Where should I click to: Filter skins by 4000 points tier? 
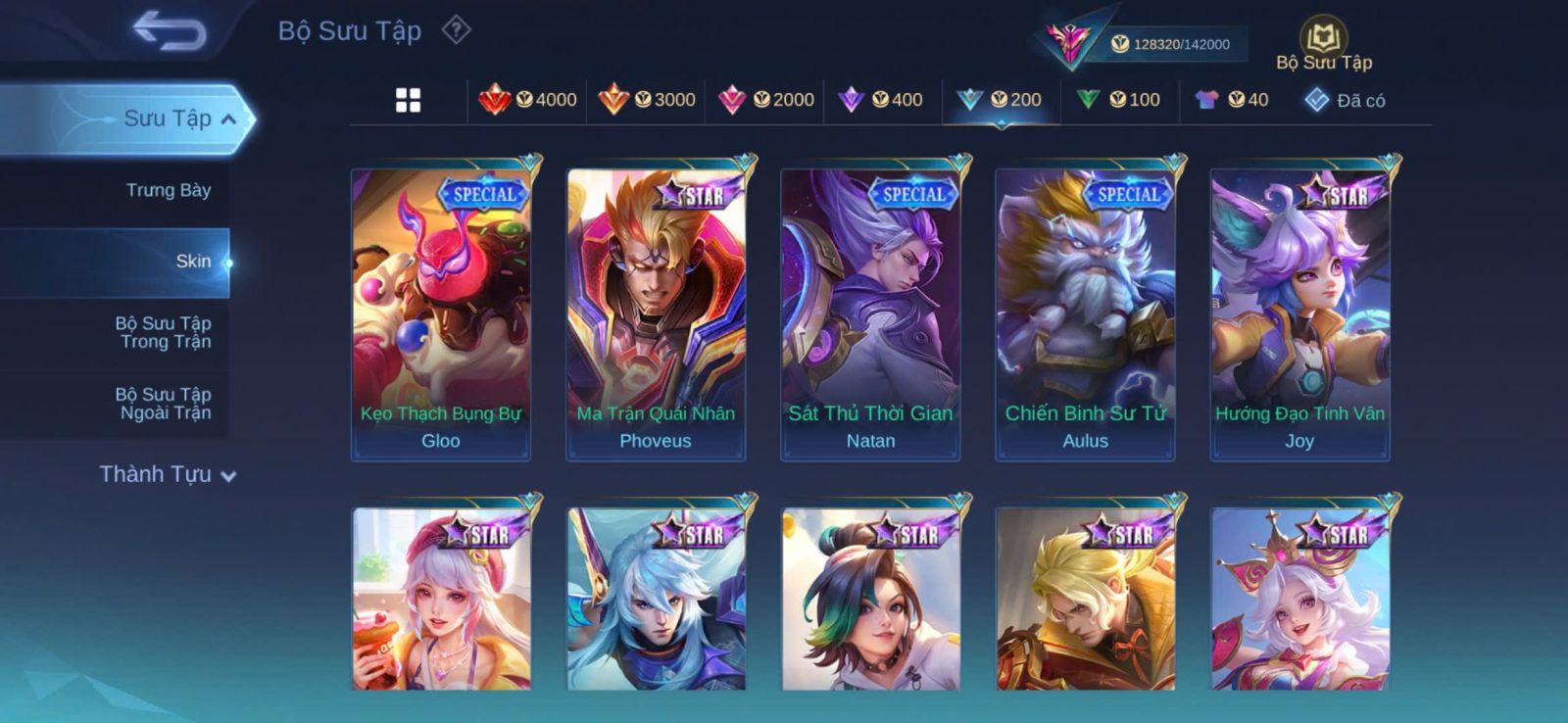[x=528, y=100]
